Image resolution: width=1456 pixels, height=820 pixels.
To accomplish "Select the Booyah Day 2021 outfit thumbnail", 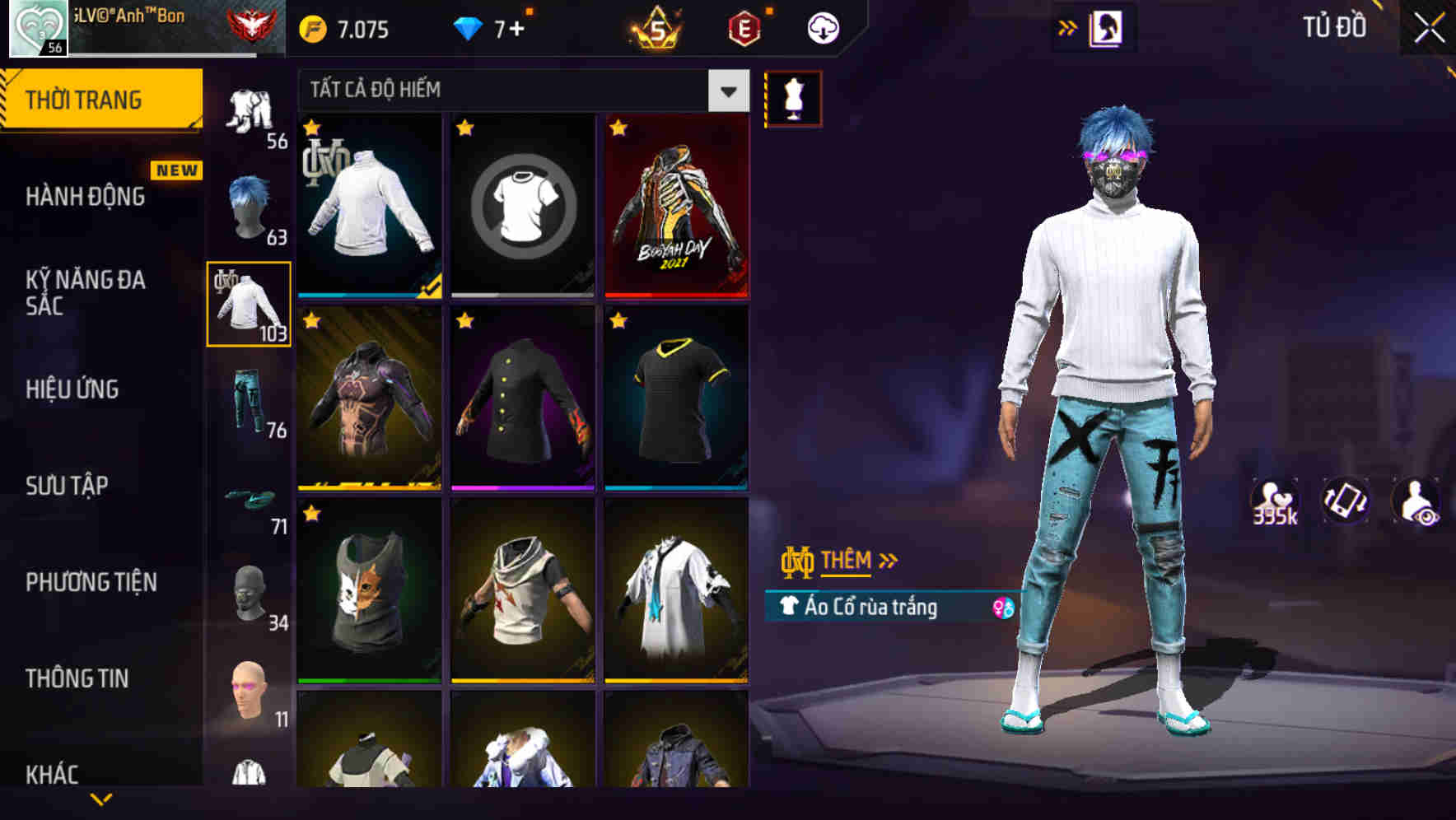I will pyautogui.click(x=677, y=206).
